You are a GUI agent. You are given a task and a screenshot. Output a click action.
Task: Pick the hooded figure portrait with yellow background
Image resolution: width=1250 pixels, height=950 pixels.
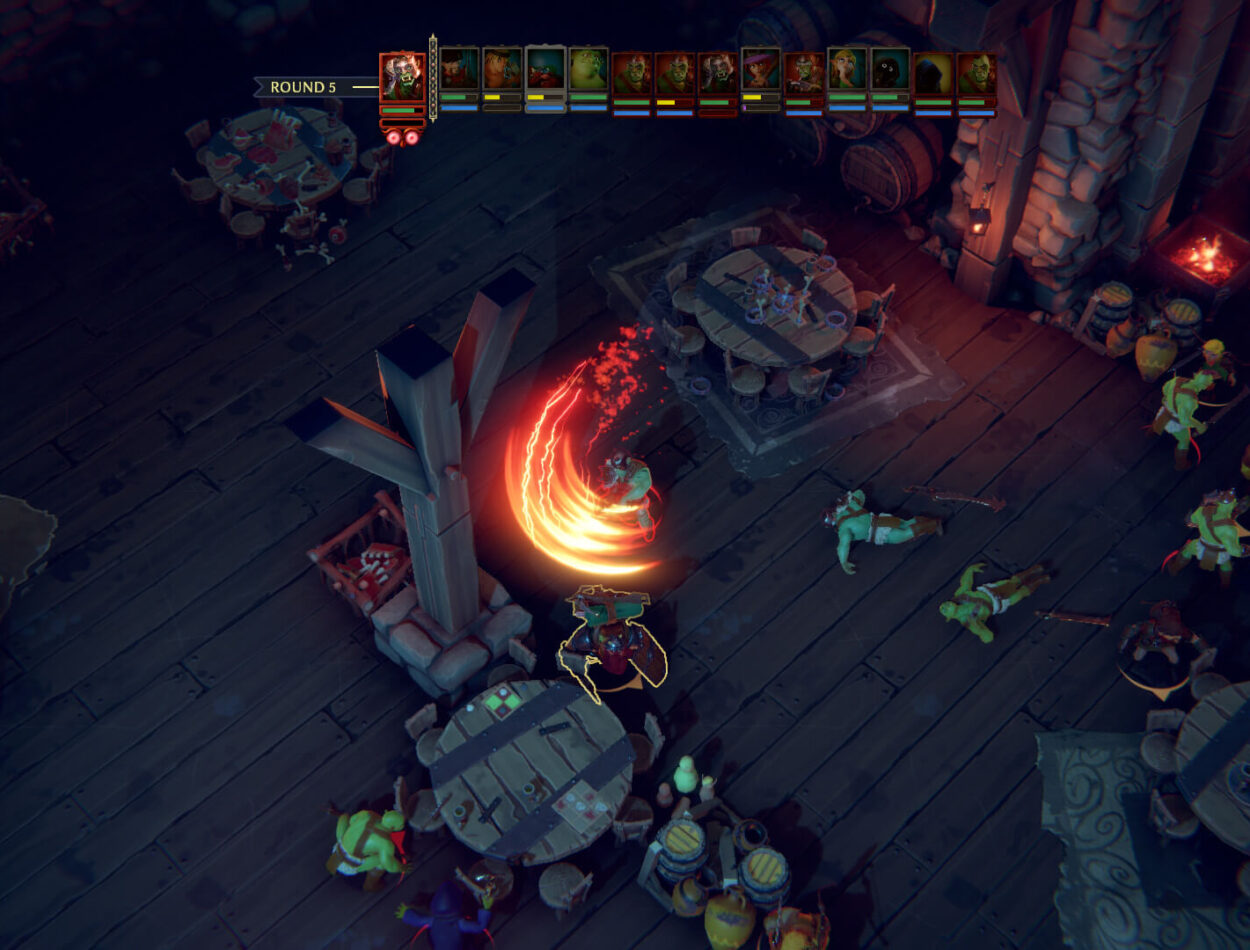coord(933,72)
